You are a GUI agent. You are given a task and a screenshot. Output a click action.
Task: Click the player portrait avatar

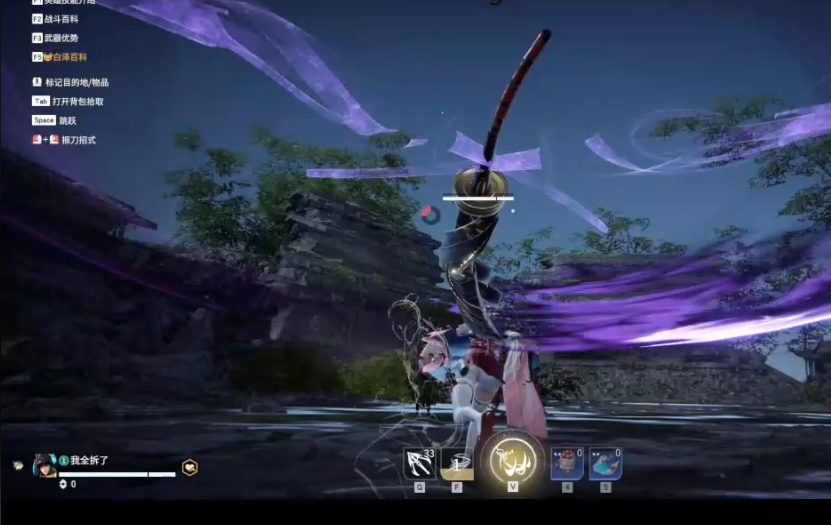pyautogui.click(x=45, y=465)
